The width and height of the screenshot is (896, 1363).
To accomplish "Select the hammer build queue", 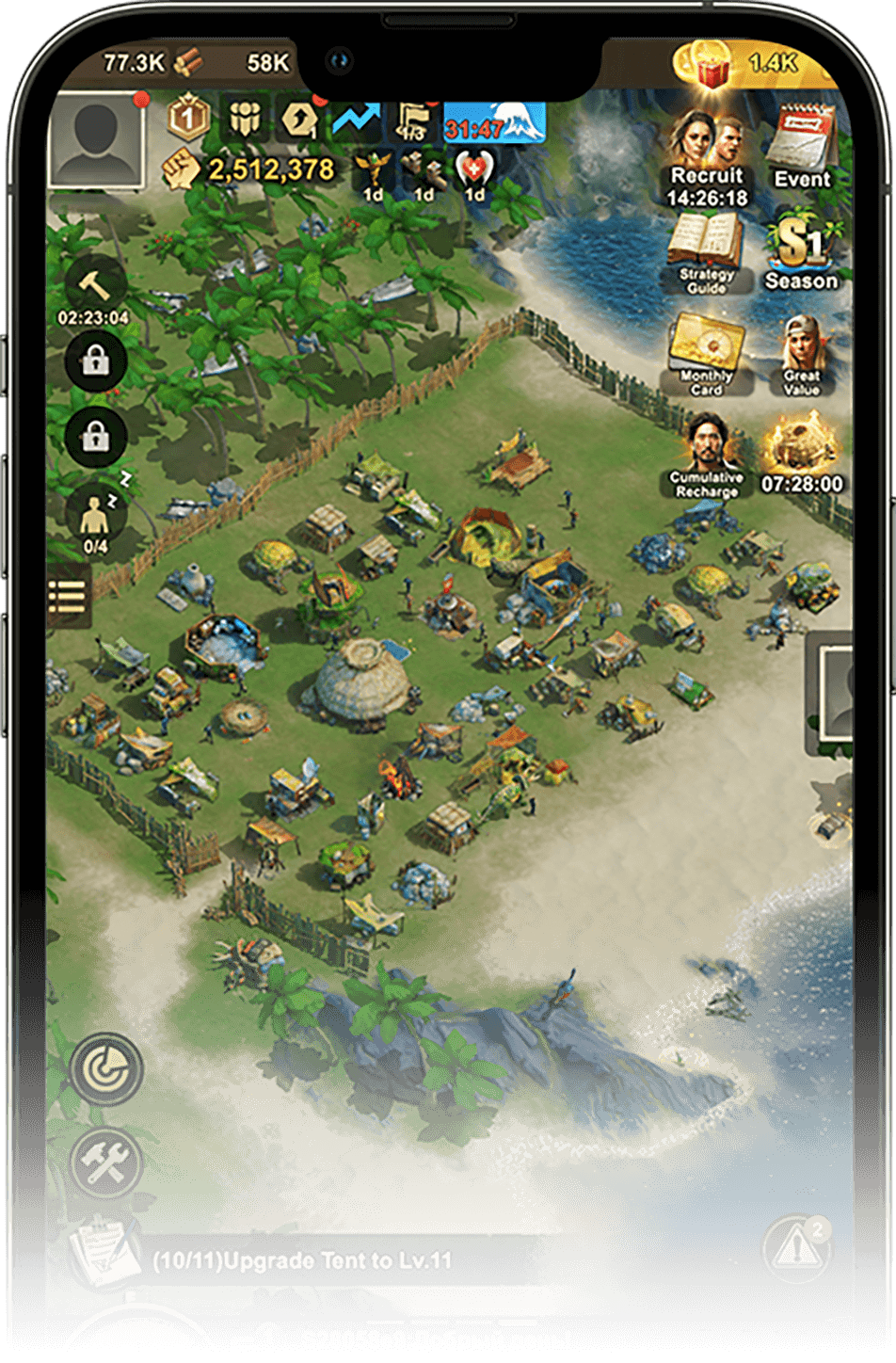I will tap(95, 284).
